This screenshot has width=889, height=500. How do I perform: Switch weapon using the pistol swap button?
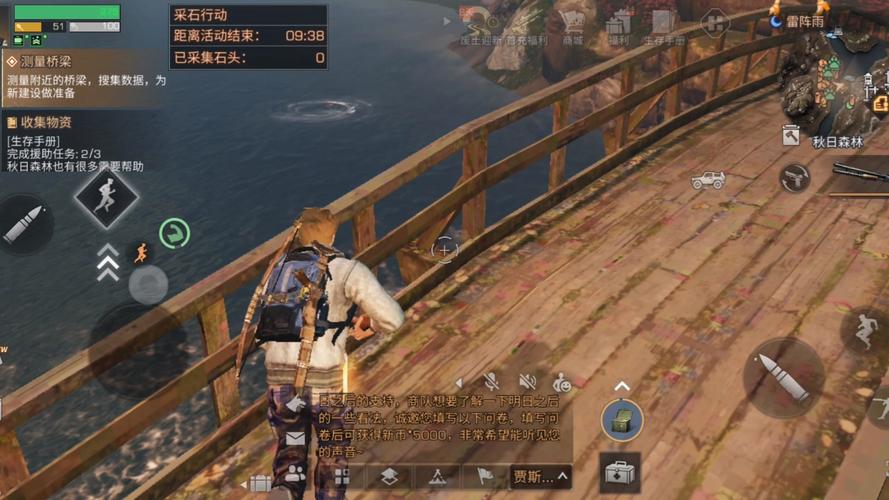pos(794,178)
